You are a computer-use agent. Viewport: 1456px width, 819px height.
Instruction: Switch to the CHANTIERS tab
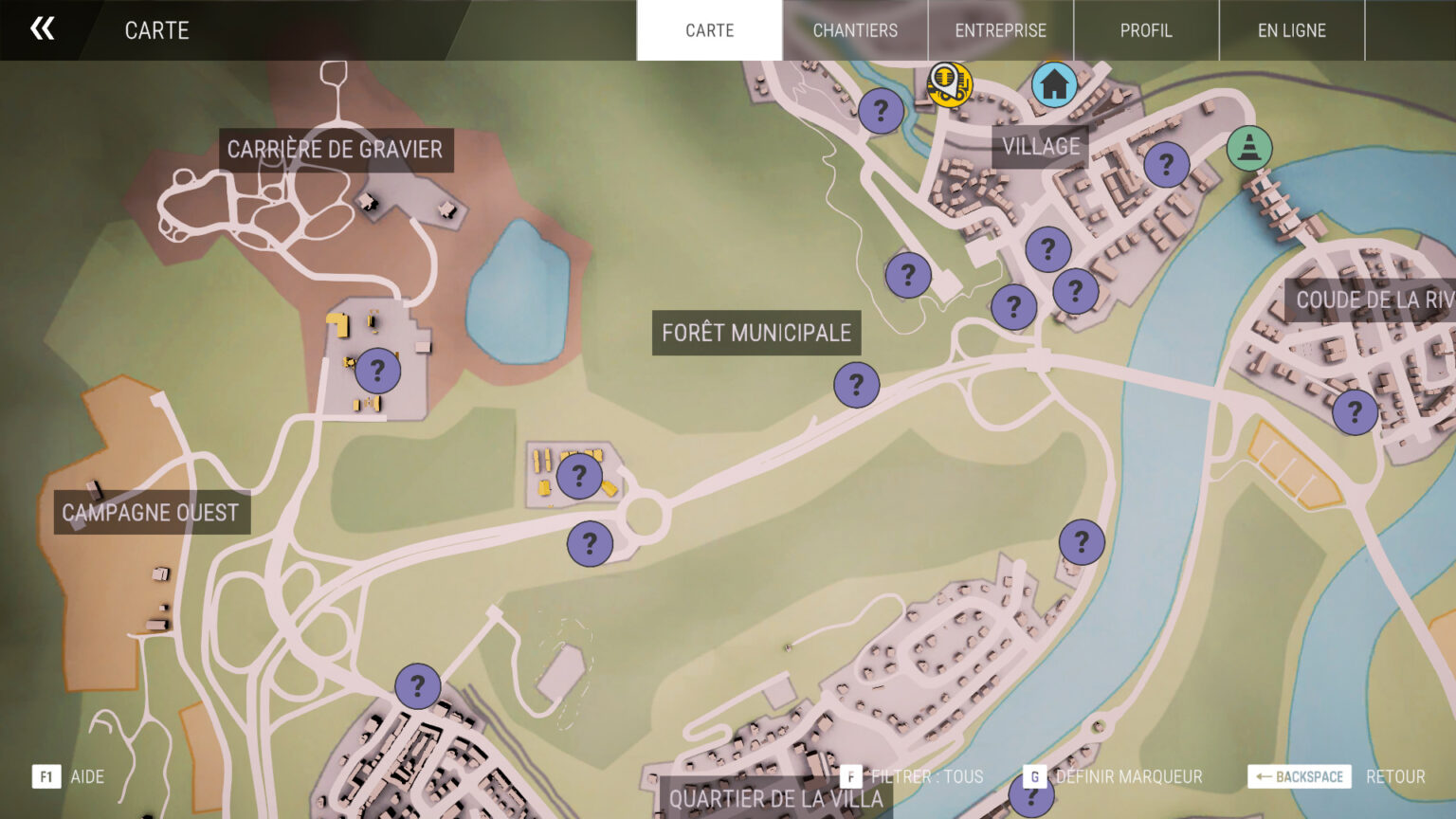coord(854,30)
